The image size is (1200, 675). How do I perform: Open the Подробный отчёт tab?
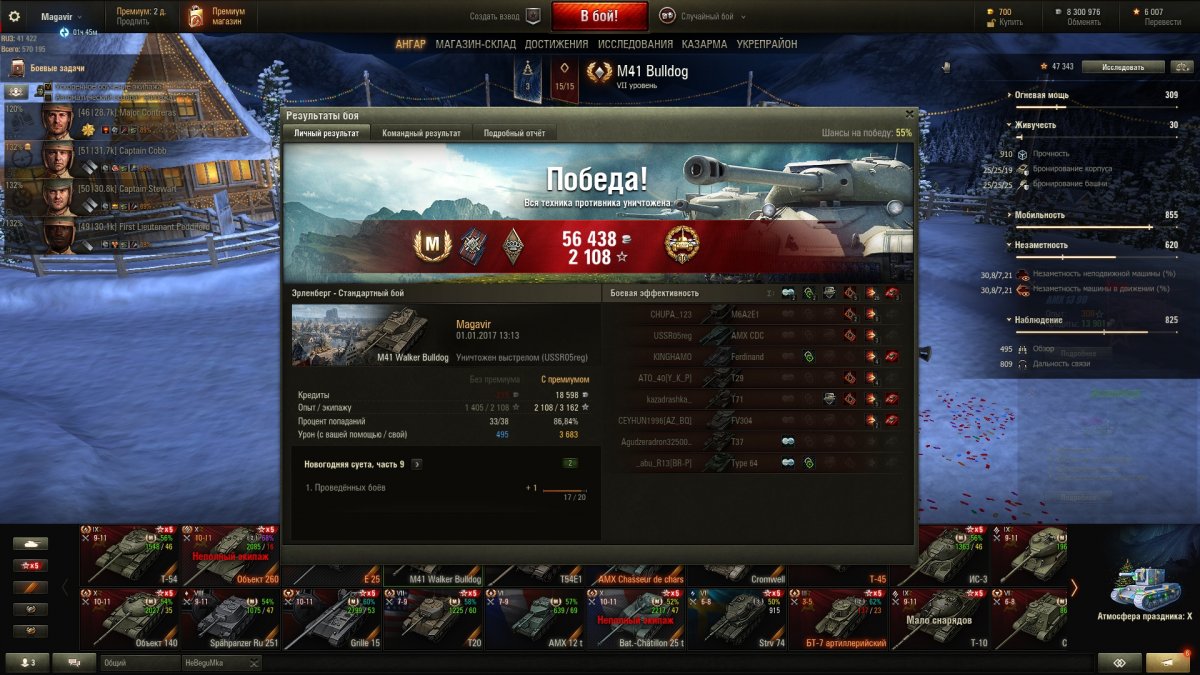click(x=513, y=133)
